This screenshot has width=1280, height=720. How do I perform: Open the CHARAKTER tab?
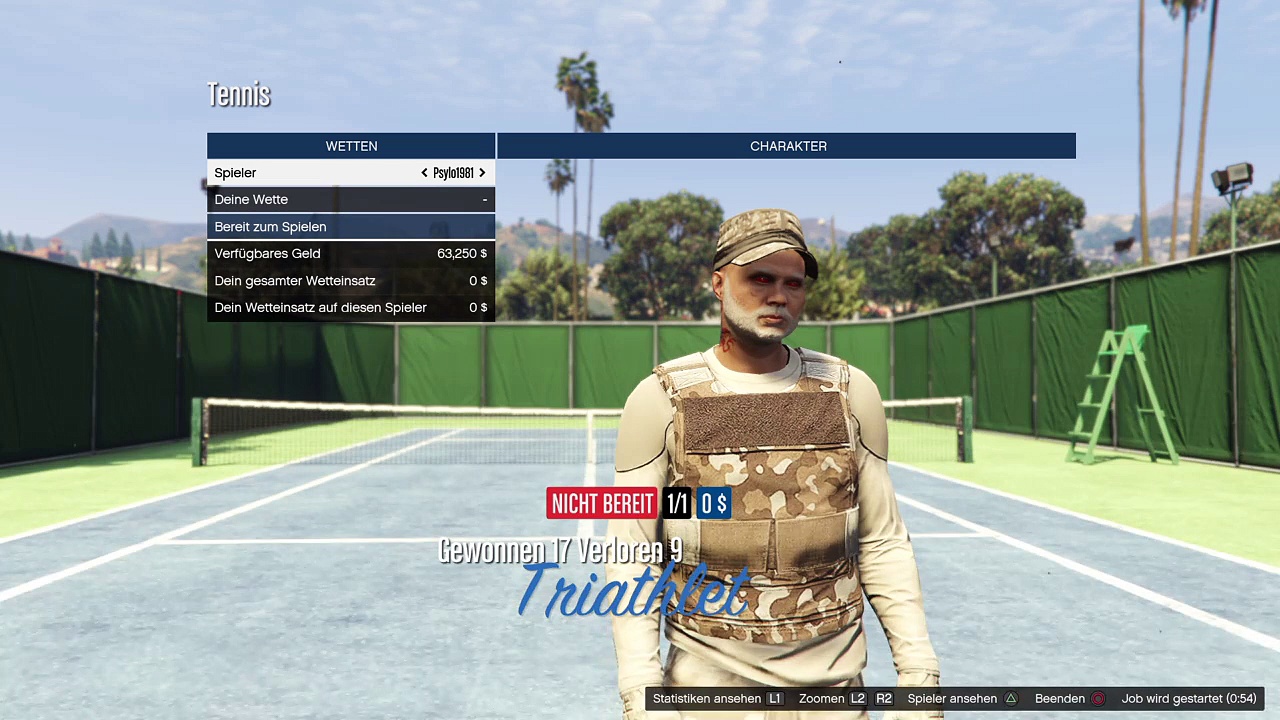787,146
